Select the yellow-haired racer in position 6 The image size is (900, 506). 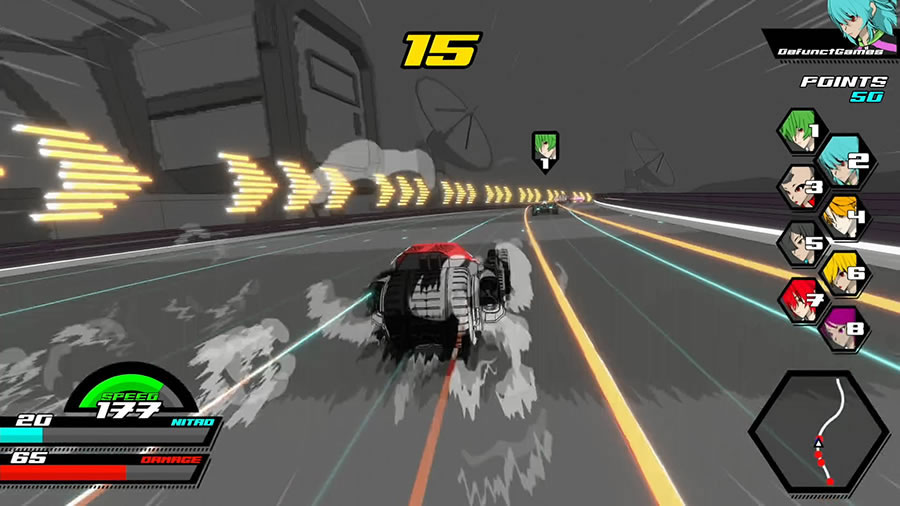click(x=841, y=271)
